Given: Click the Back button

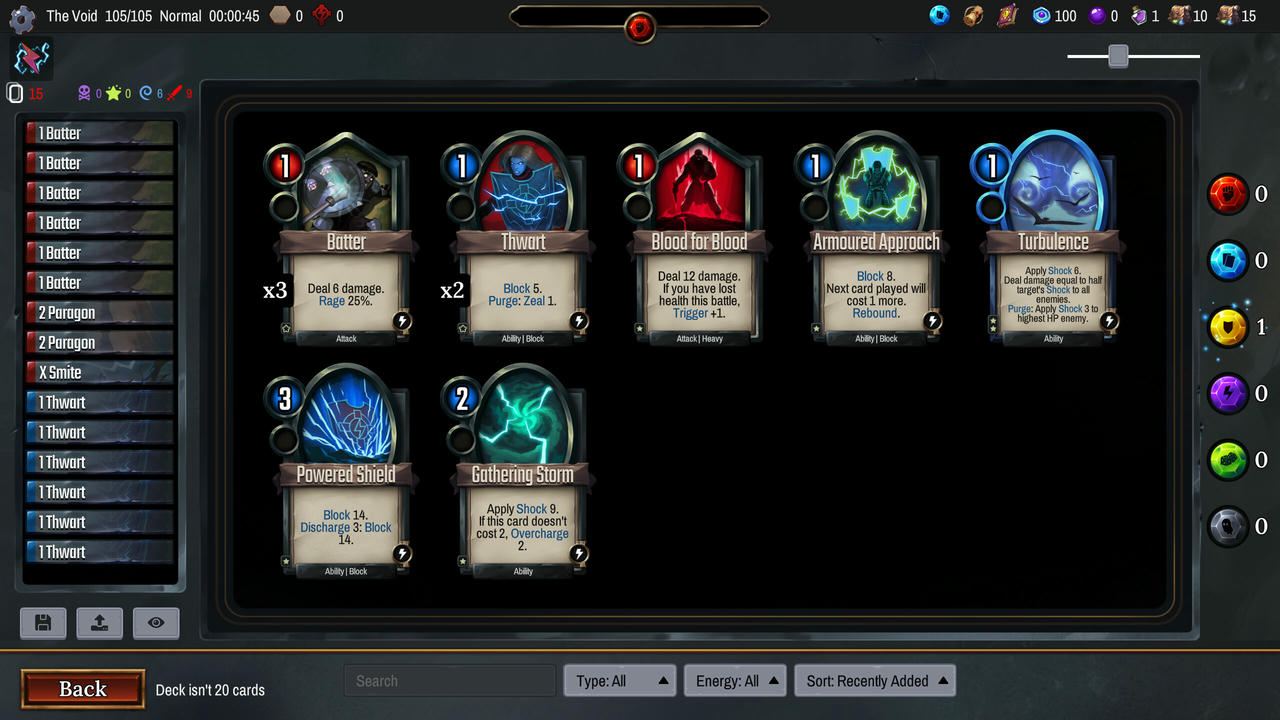Looking at the screenshot, I should [x=82, y=689].
